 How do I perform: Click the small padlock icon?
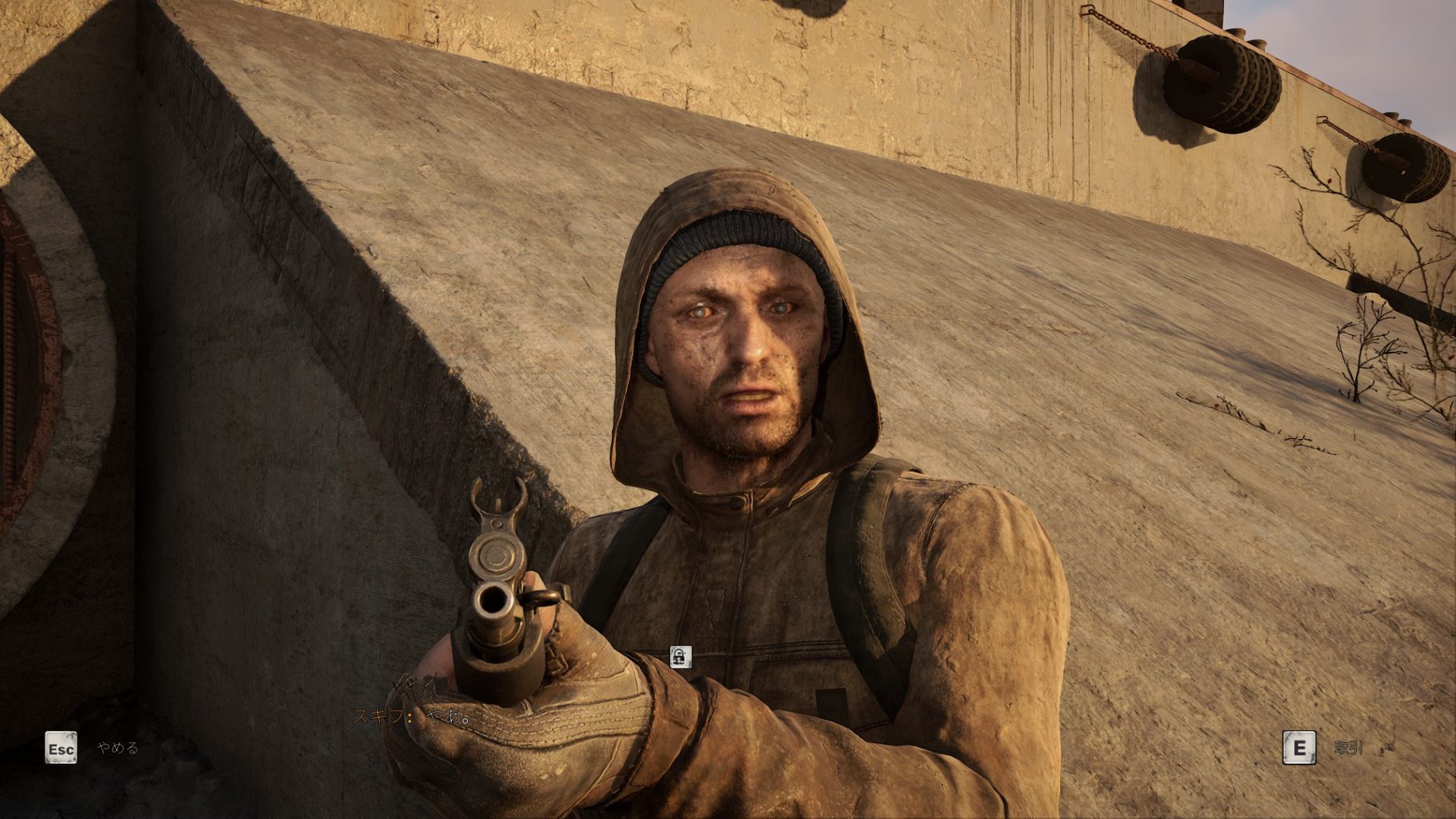(680, 657)
